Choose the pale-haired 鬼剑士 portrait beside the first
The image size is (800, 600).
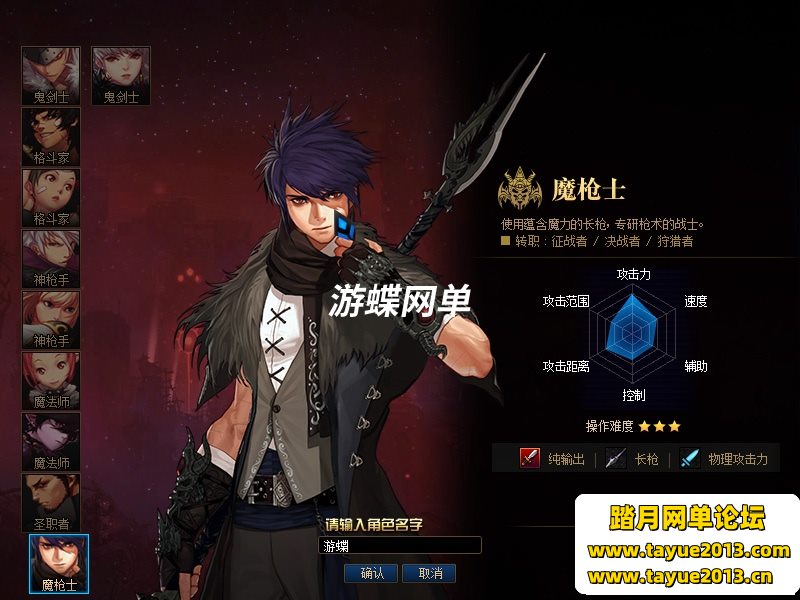tap(121, 76)
